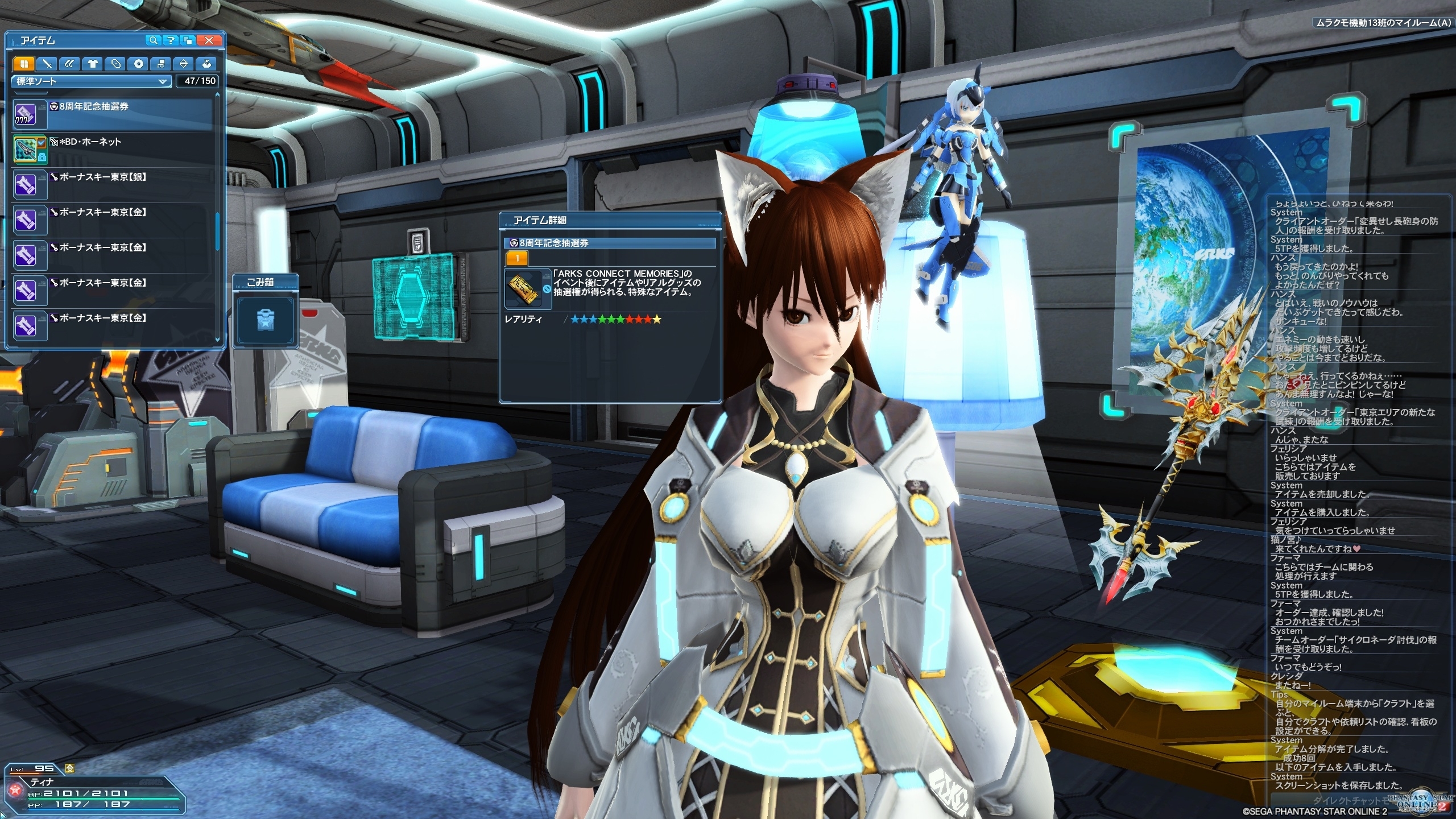Switch to the sword weapons tab
This screenshot has height=819, width=1456.
(47, 64)
